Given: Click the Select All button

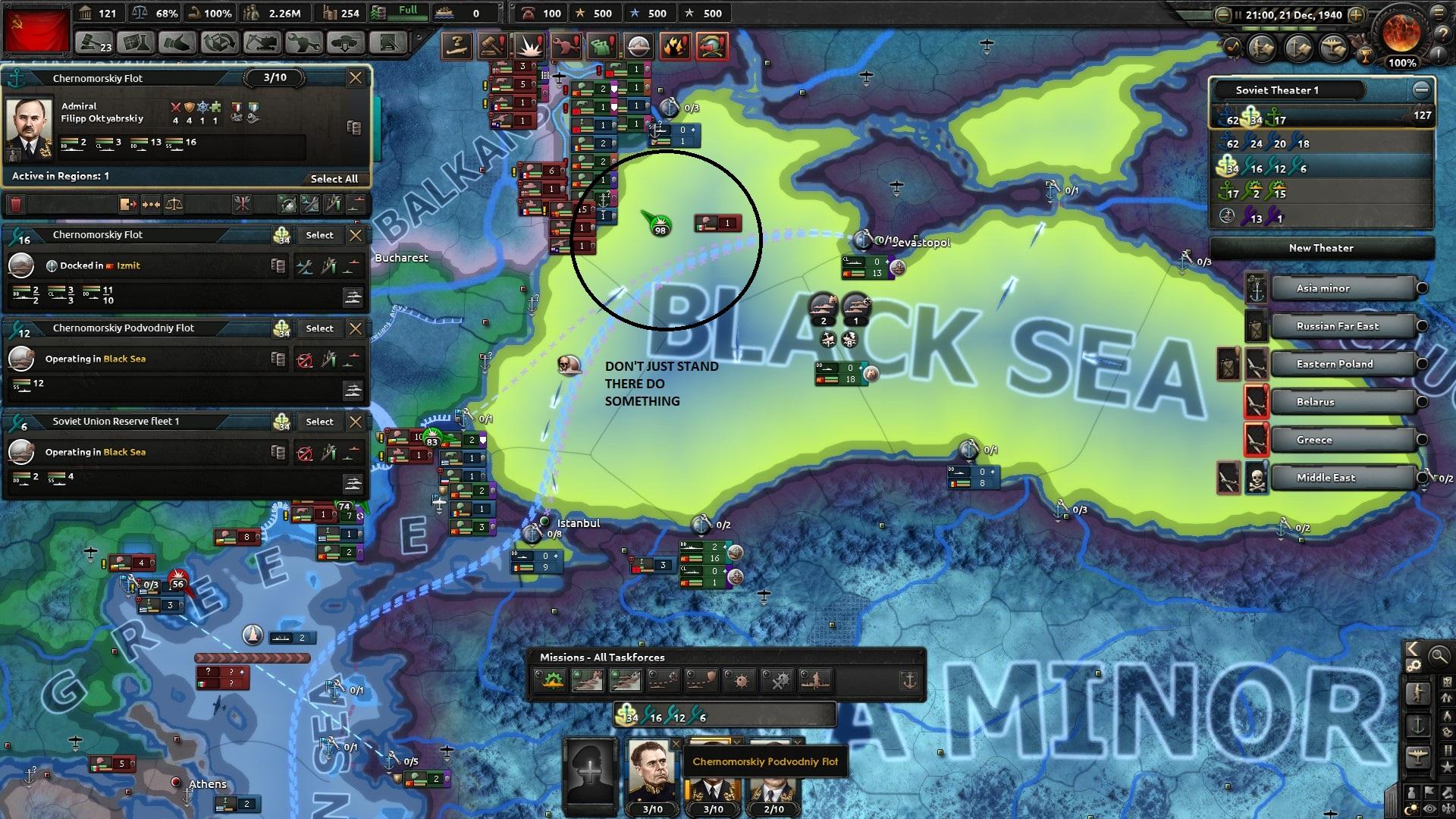Looking at the screenshot, I should (x=335, y=179).
